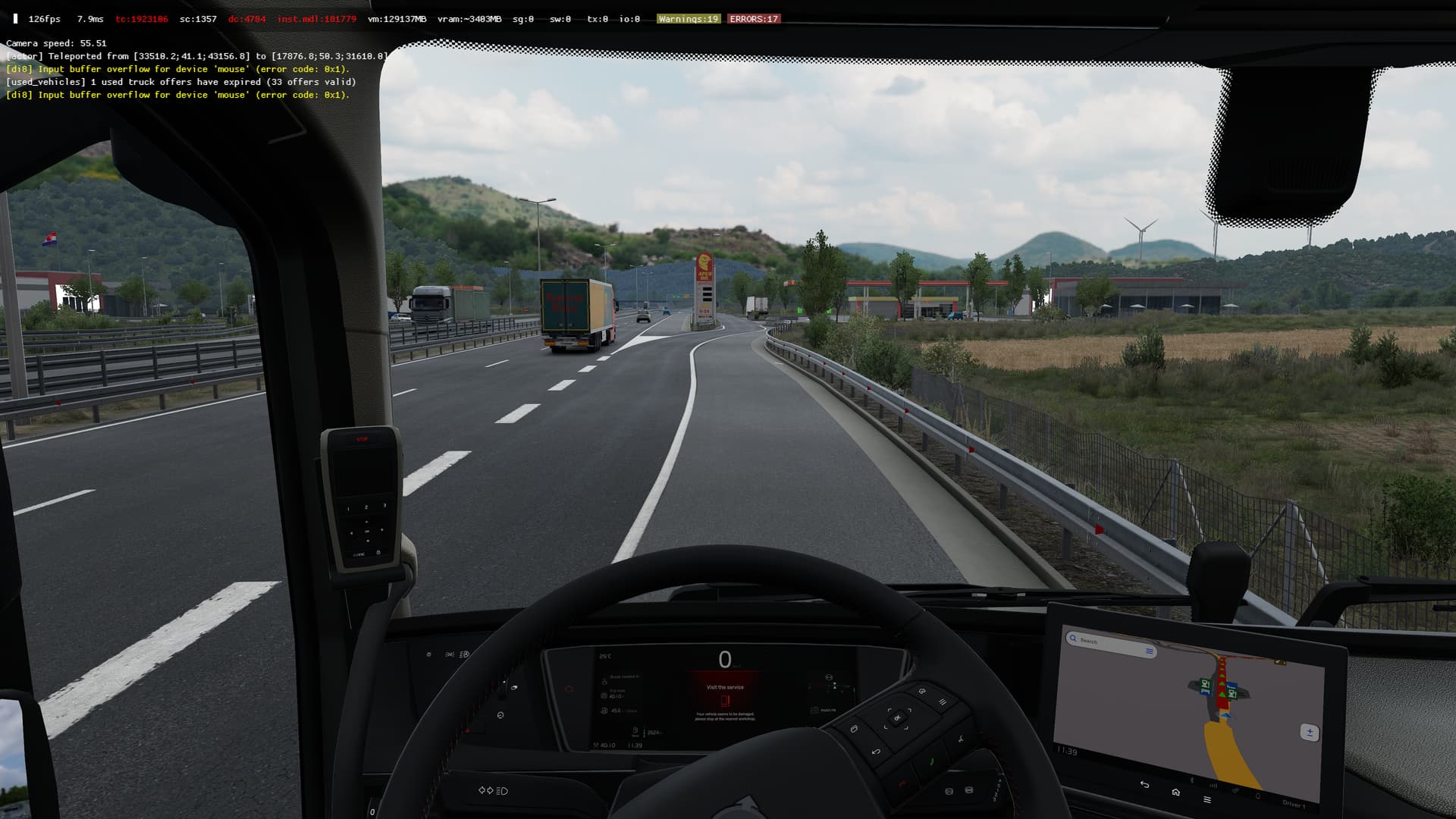Tap the GPS back arrow button
Image resolution: width=1456 pixels, height=819 pixels.
tap(1144, 785)
